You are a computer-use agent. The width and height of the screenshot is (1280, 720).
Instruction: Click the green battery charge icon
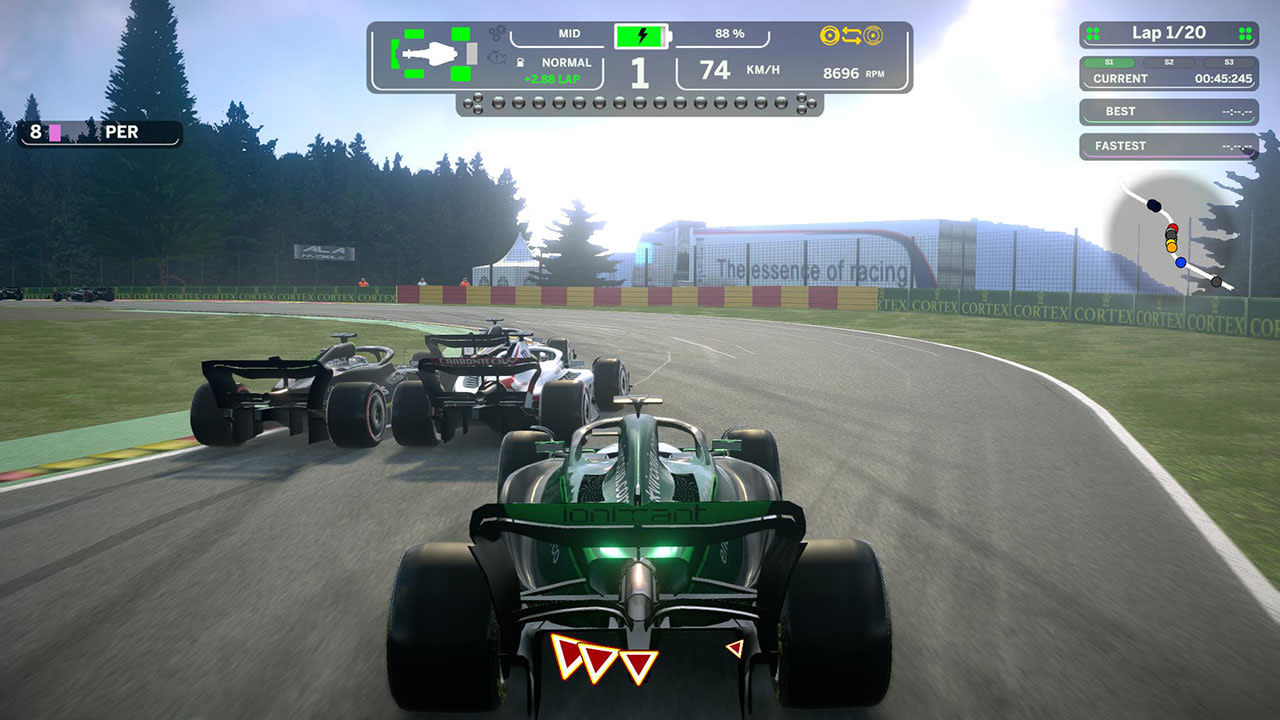tap(641, 35)
